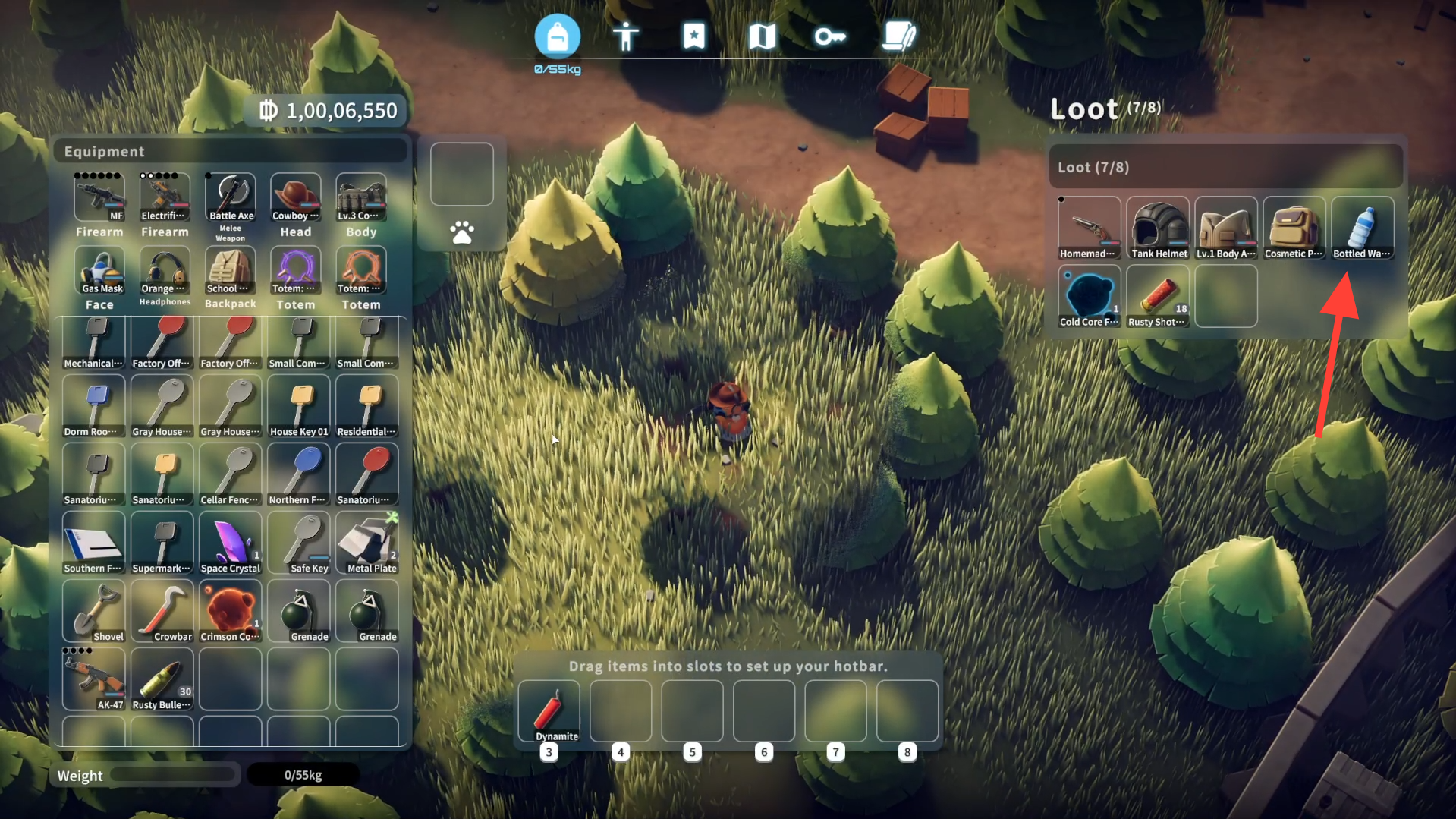This screenshot has height=819, width=1456.
Task: Take the Bottled Water from loot
Action: pos(1363,228)
